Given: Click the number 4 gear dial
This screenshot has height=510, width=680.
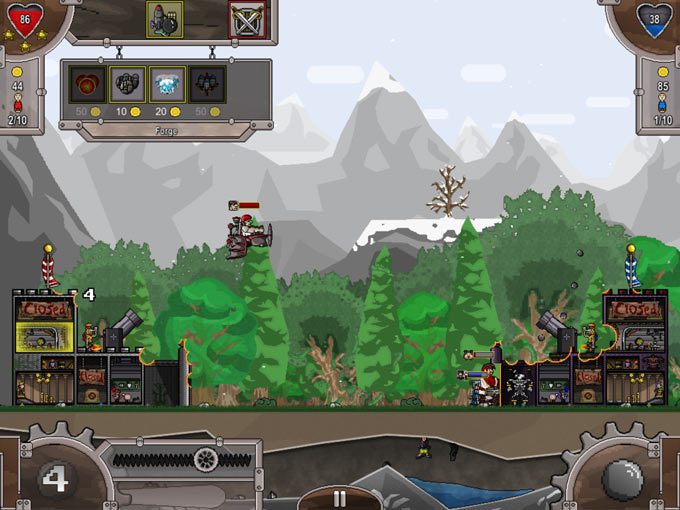Looking at the screenshot, I should [x=55, y=477].
